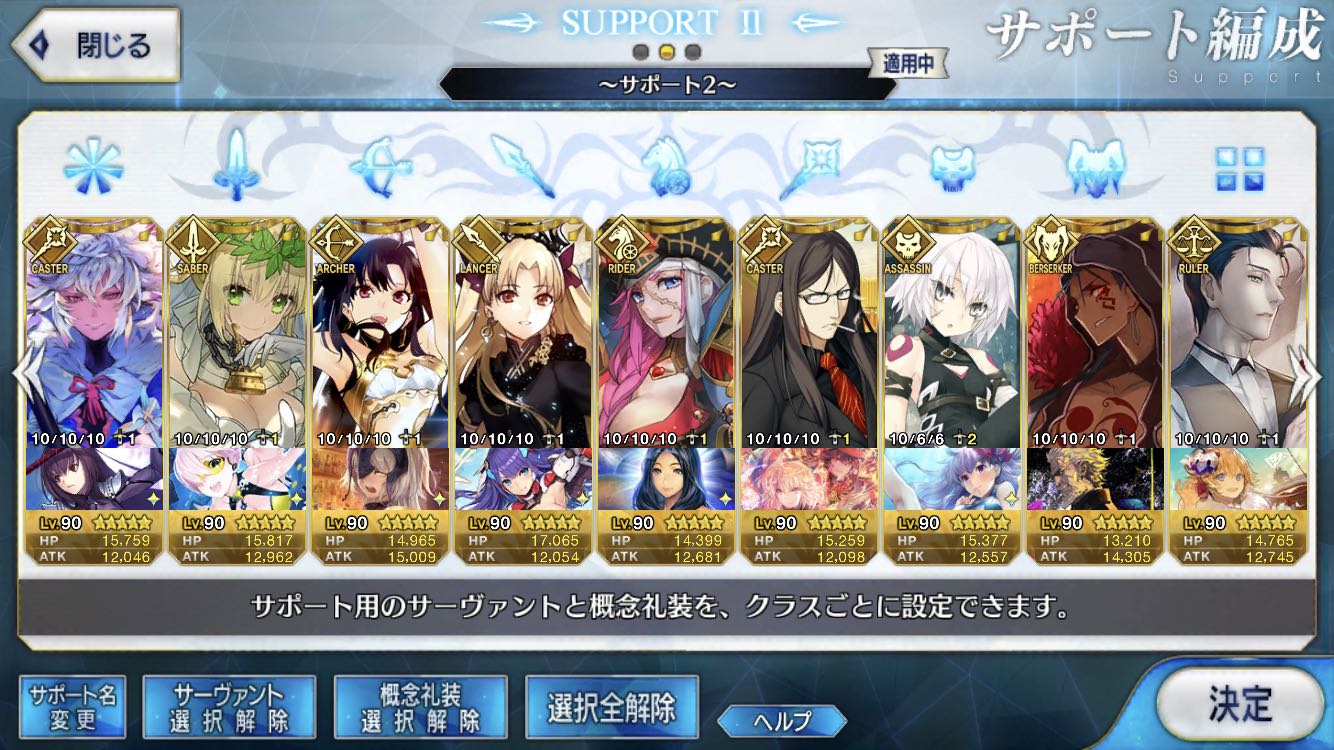Viewport: 1334px width, 750px height.
Task: Click the all-class star icon
Action: (x=92, y=166)
